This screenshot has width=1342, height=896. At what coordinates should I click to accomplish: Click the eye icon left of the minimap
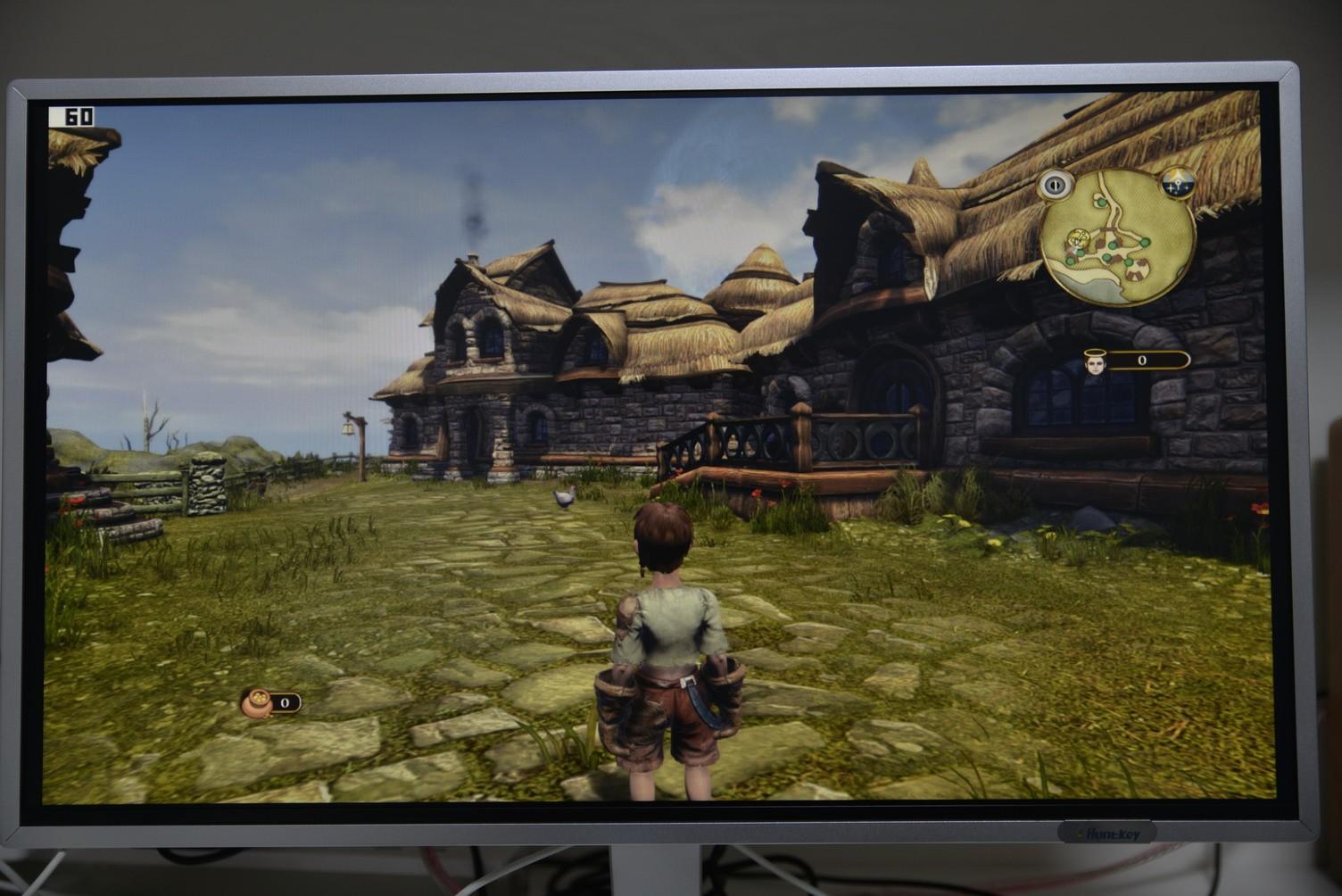pos(1054,183)
